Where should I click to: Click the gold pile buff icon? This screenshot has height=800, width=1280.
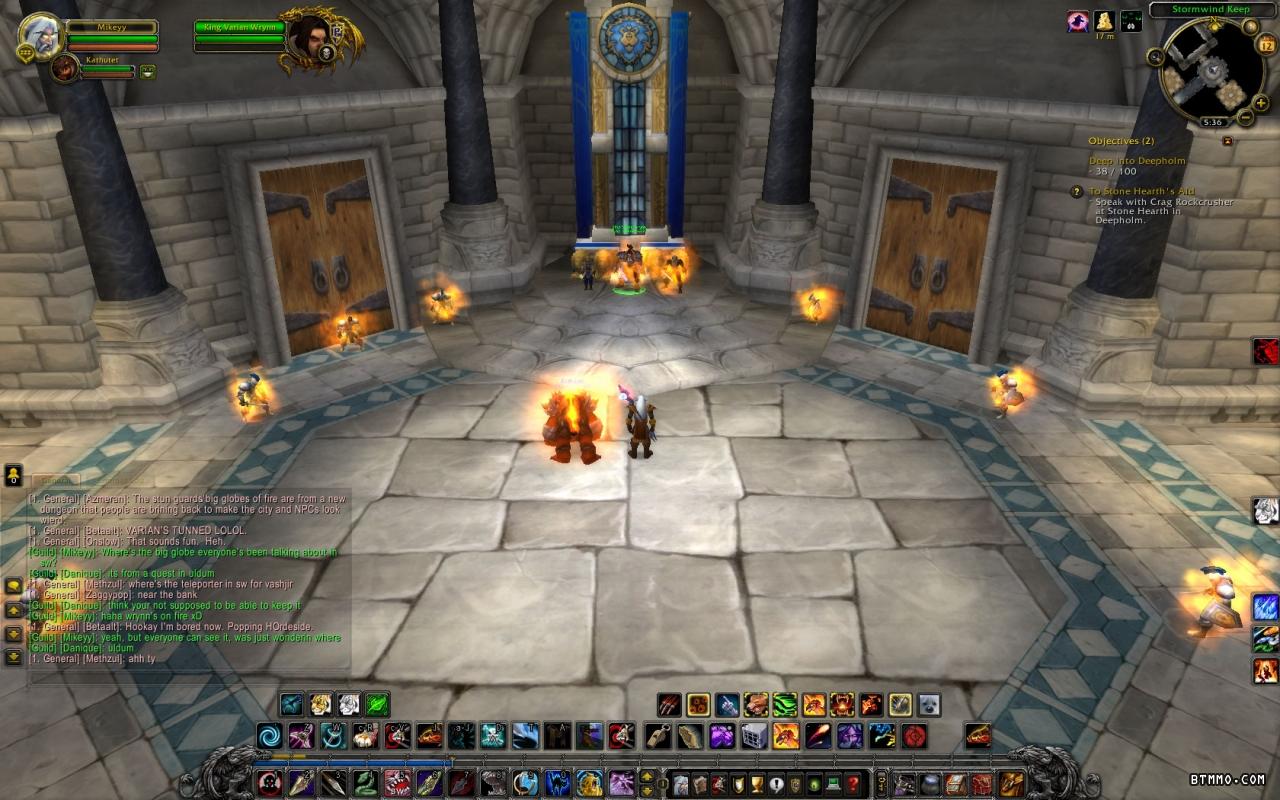pyautogui.click(x=1104, y=21)
